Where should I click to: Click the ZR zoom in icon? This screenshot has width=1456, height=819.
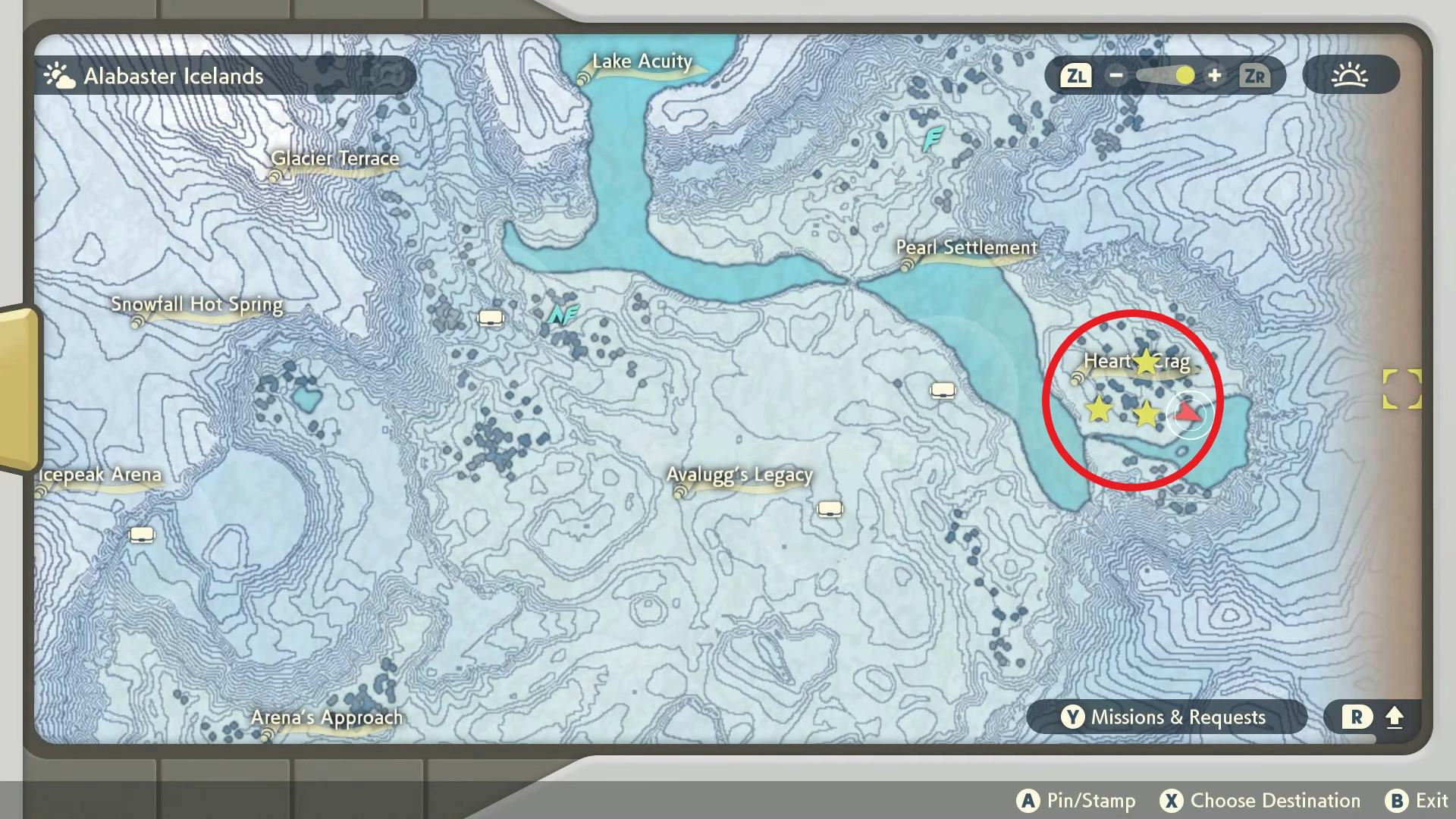pos(1254,75)
